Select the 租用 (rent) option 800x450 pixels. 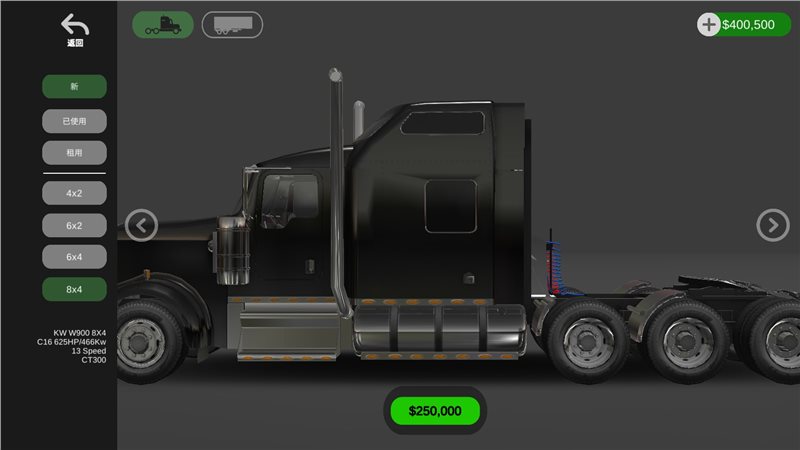pyautogui.click(x=74, y=153)
